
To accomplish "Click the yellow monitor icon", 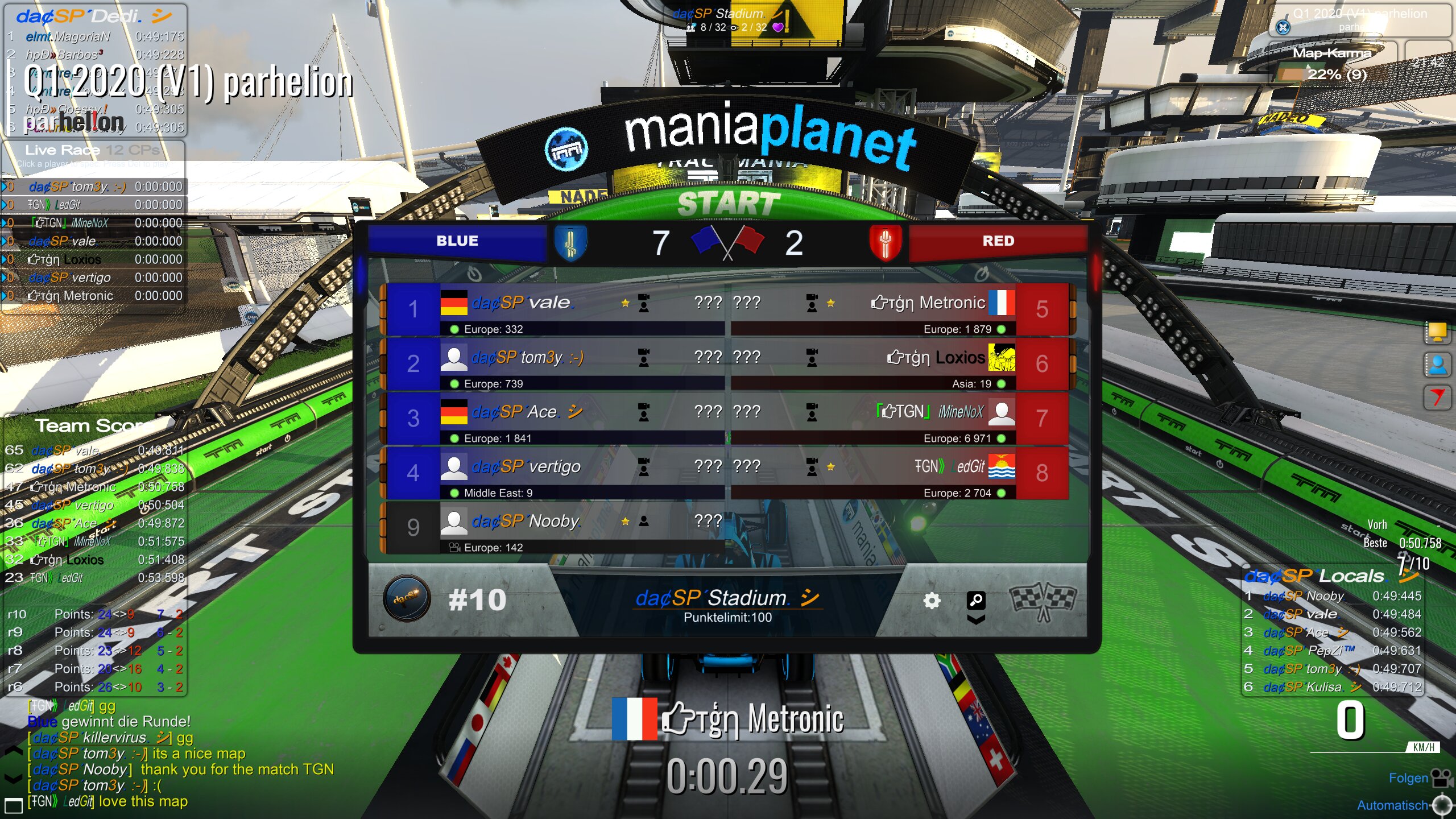I will [x=1437, y=332].
